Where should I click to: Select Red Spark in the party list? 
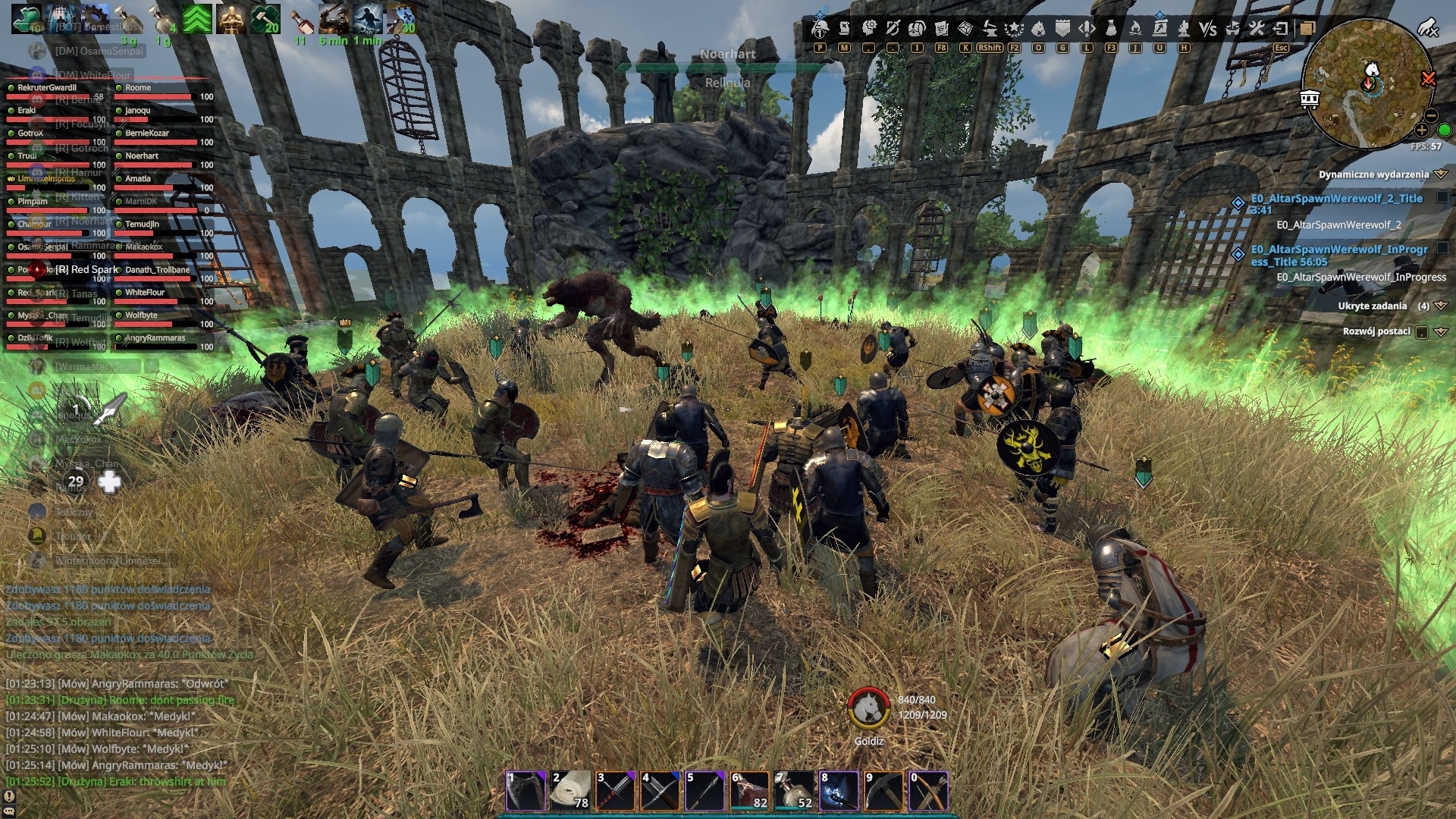pos(86,270)
